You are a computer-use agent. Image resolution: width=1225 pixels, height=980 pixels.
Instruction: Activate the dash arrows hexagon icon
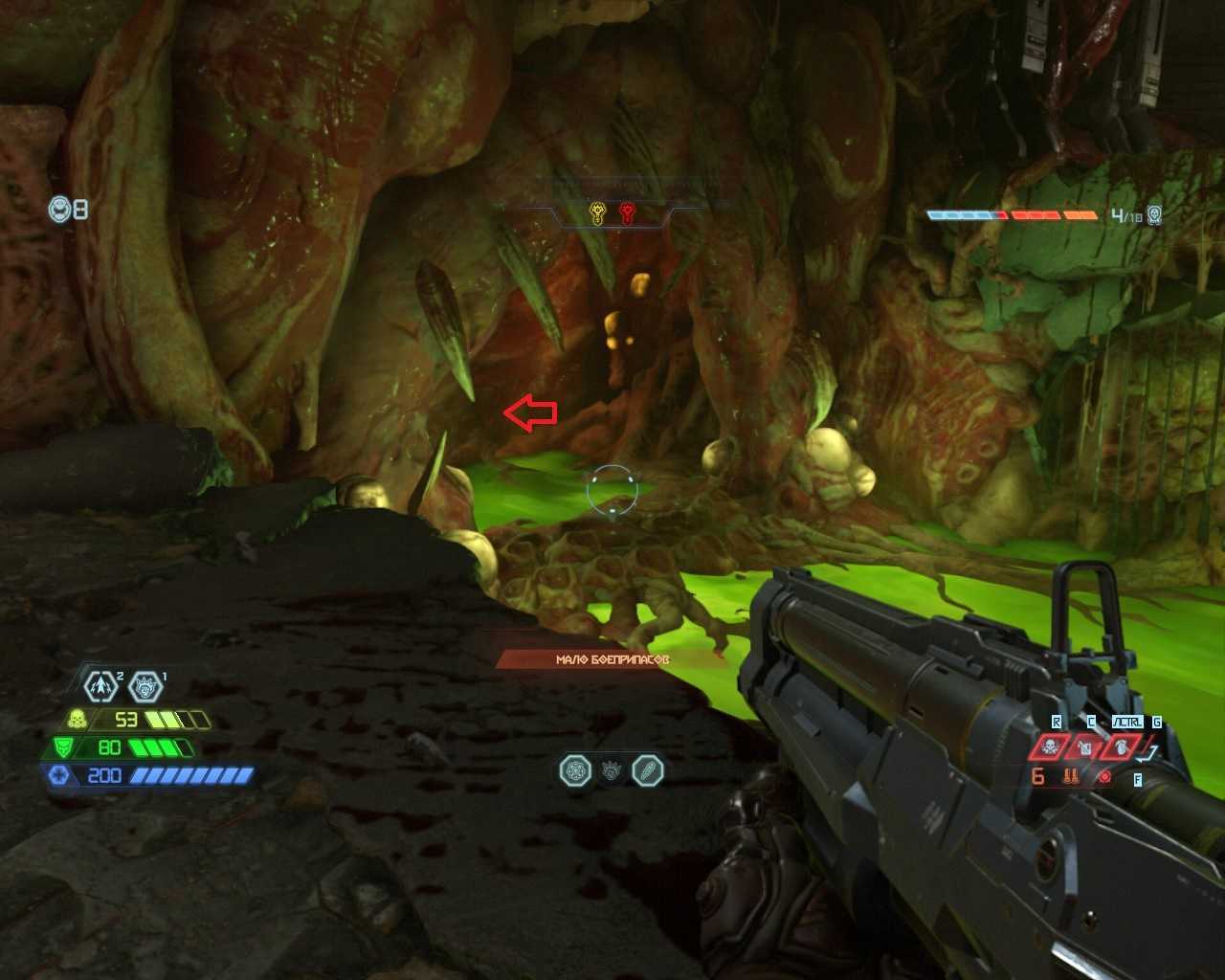(100, 685)
